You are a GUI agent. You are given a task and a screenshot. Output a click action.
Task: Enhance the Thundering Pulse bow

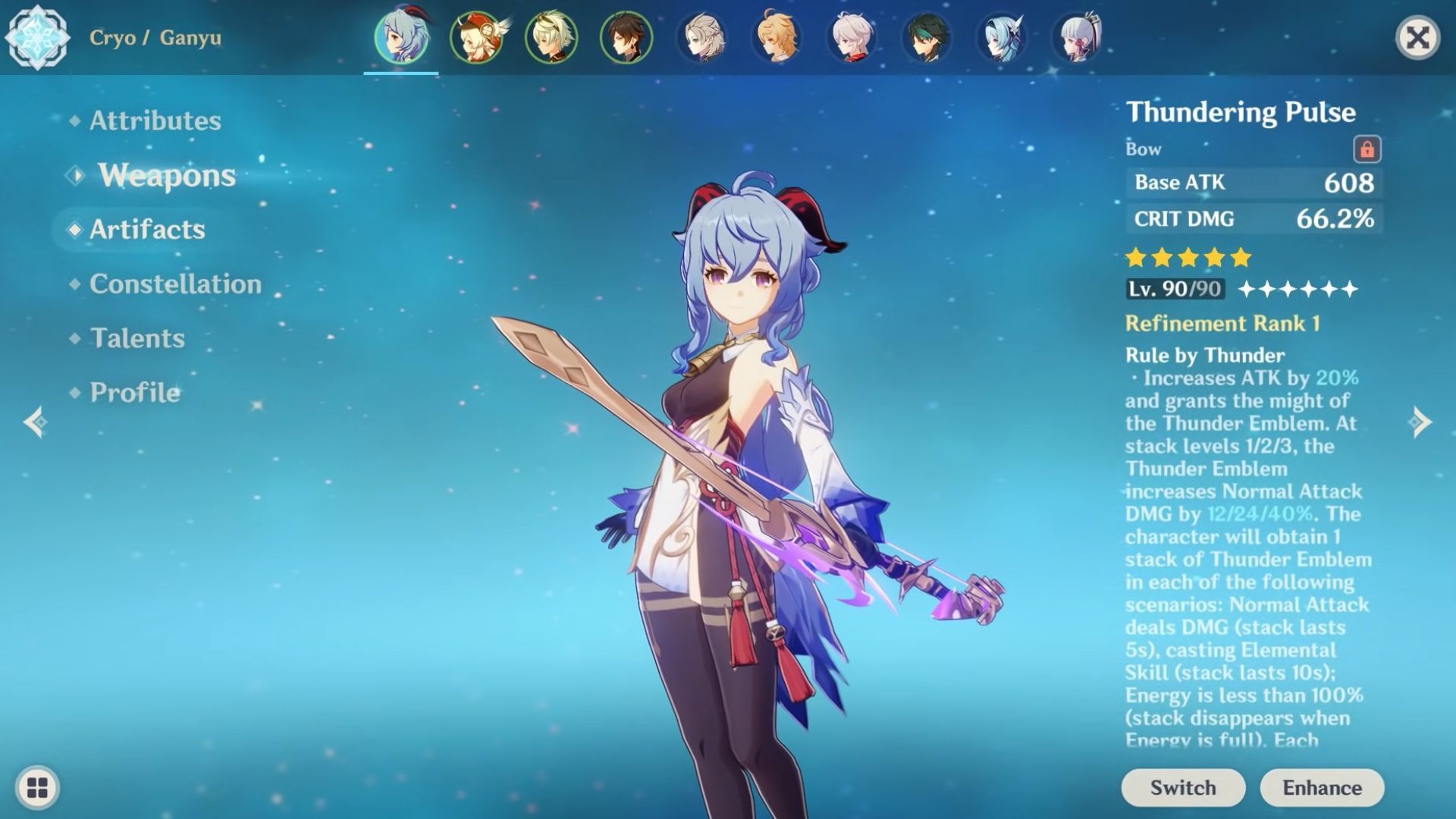(x=1322, y=788)
